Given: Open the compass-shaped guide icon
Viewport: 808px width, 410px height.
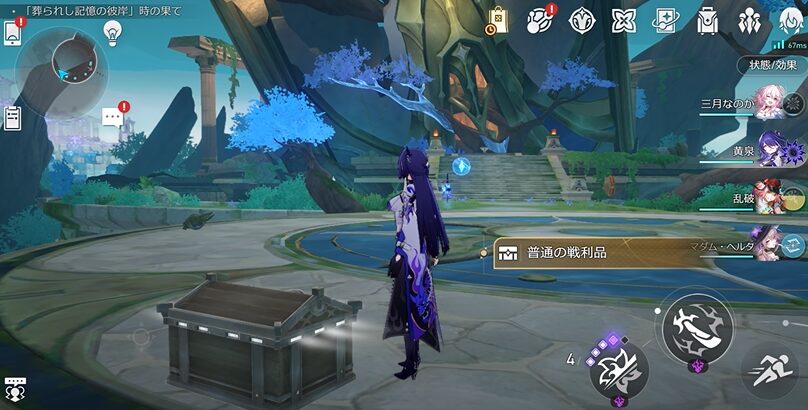Looking at the screenshot, I should 582,20.
